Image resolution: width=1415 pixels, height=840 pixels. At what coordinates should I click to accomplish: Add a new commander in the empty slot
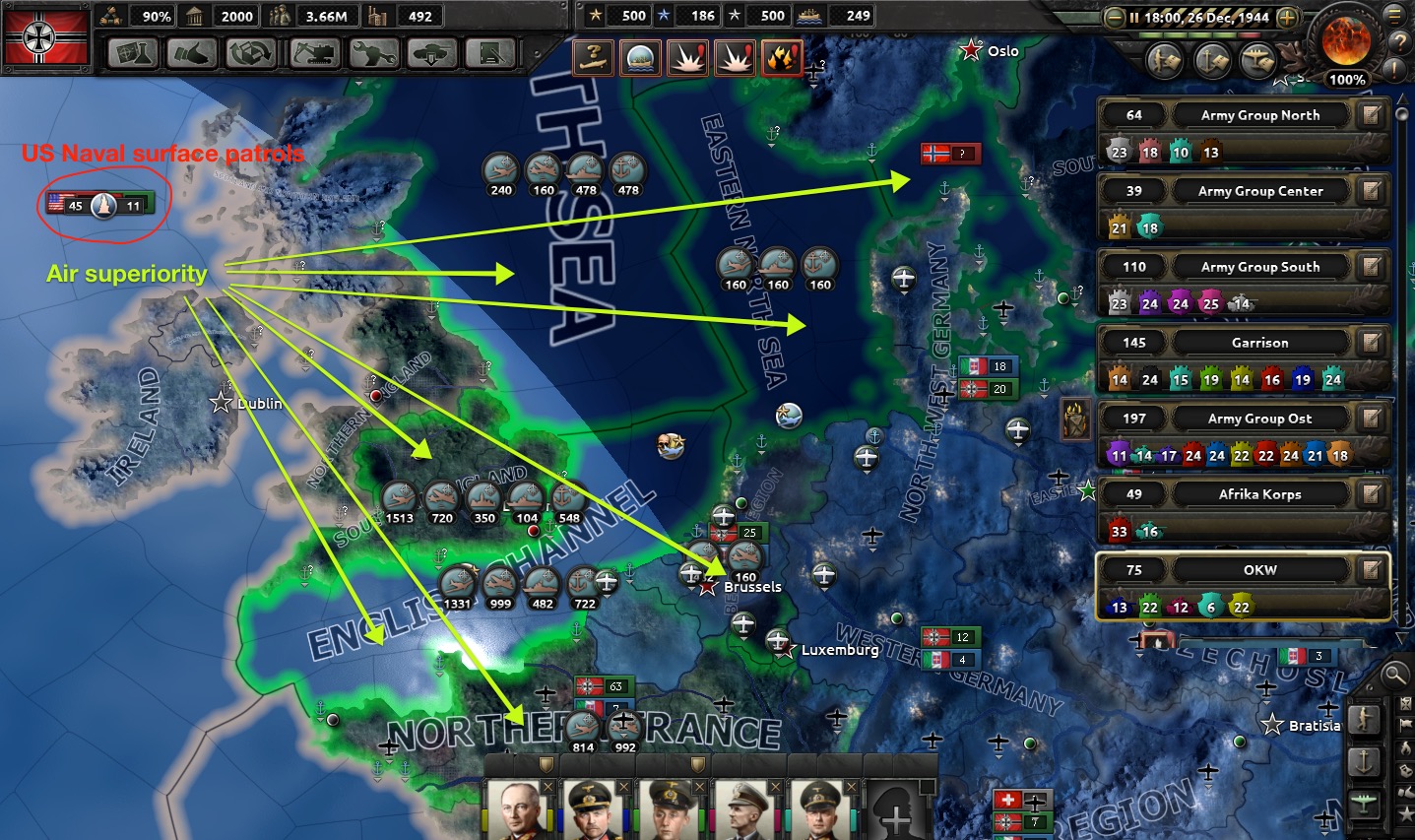pos(895,813)
